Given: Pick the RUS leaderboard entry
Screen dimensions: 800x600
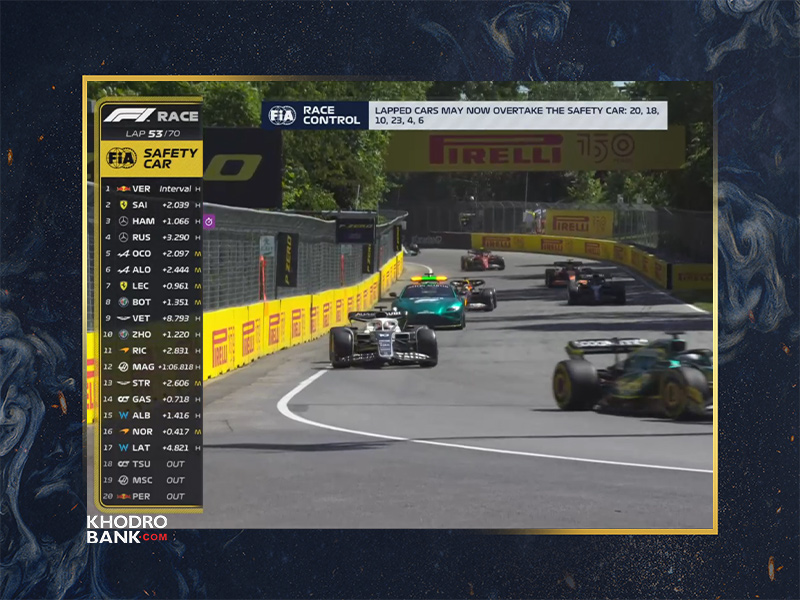Looking at the screenshot, I should coord(152,237).
